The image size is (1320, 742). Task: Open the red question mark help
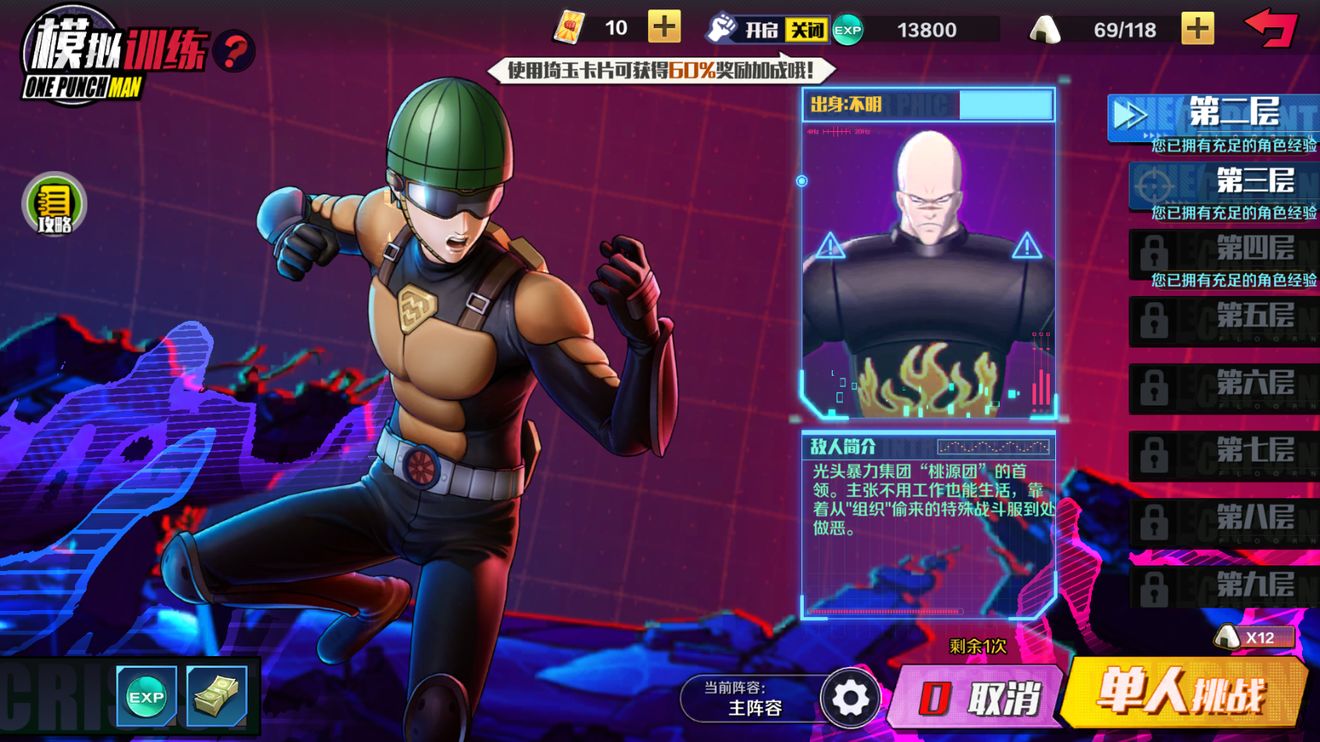(x=234, y=50)
